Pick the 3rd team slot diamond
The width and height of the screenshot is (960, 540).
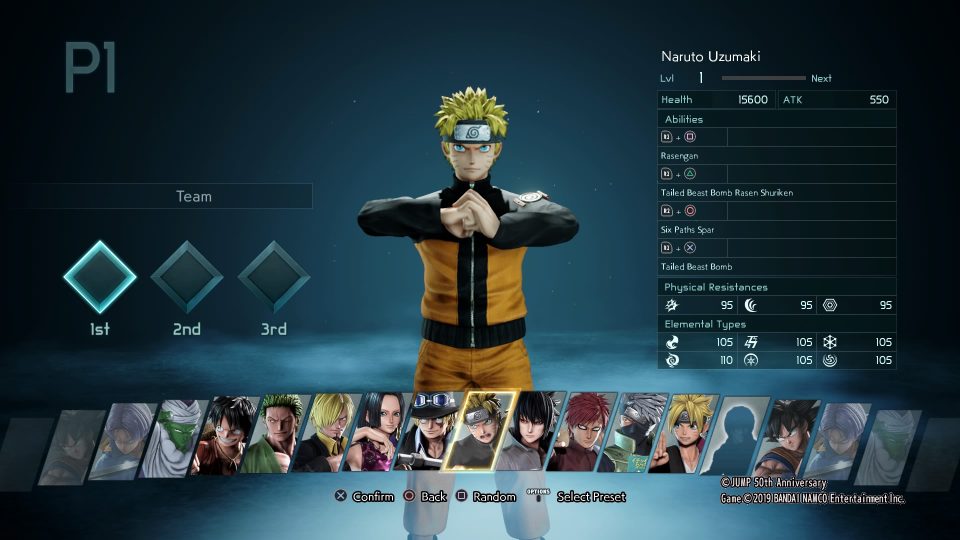[273, 277]
